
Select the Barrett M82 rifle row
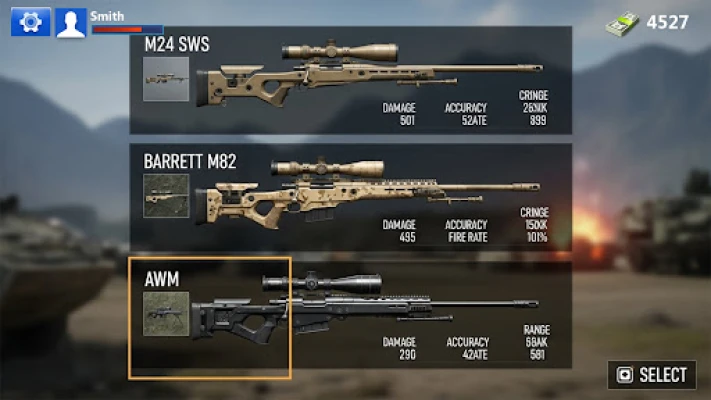tap(355, 196)
